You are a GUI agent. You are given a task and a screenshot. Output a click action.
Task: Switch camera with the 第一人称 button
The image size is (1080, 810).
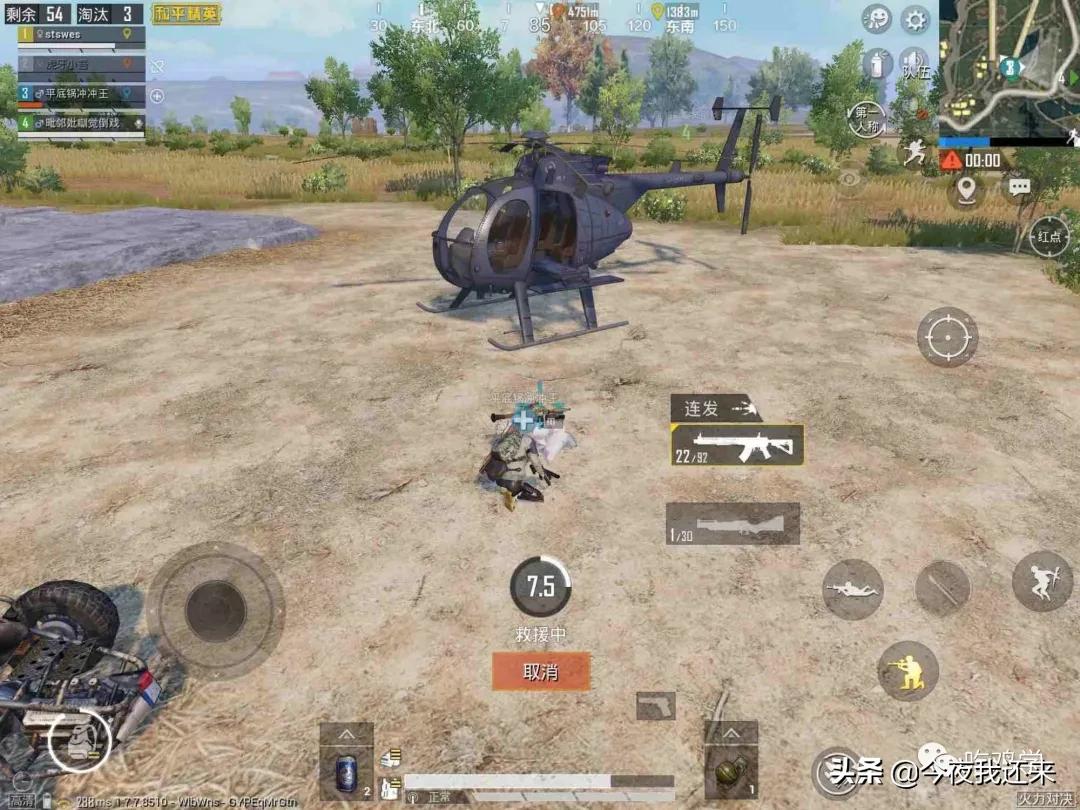click(866, 118)
